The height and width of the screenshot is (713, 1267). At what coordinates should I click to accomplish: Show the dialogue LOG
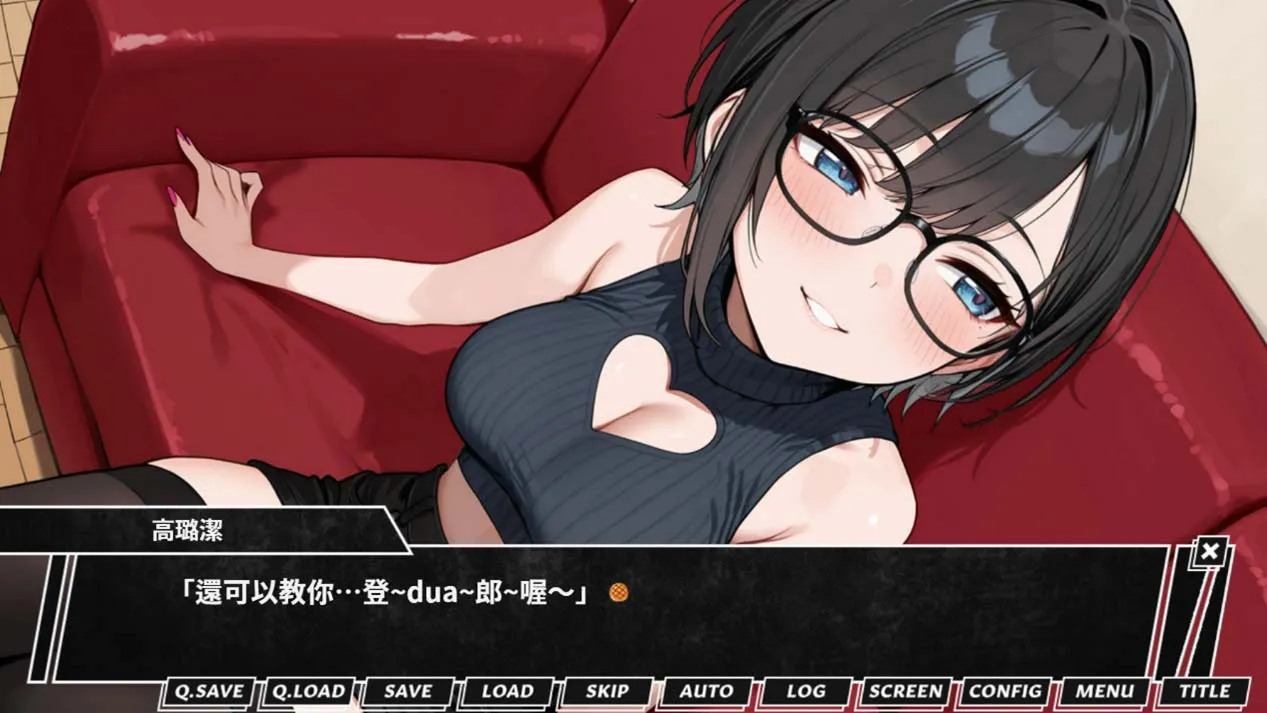point(806,691)
